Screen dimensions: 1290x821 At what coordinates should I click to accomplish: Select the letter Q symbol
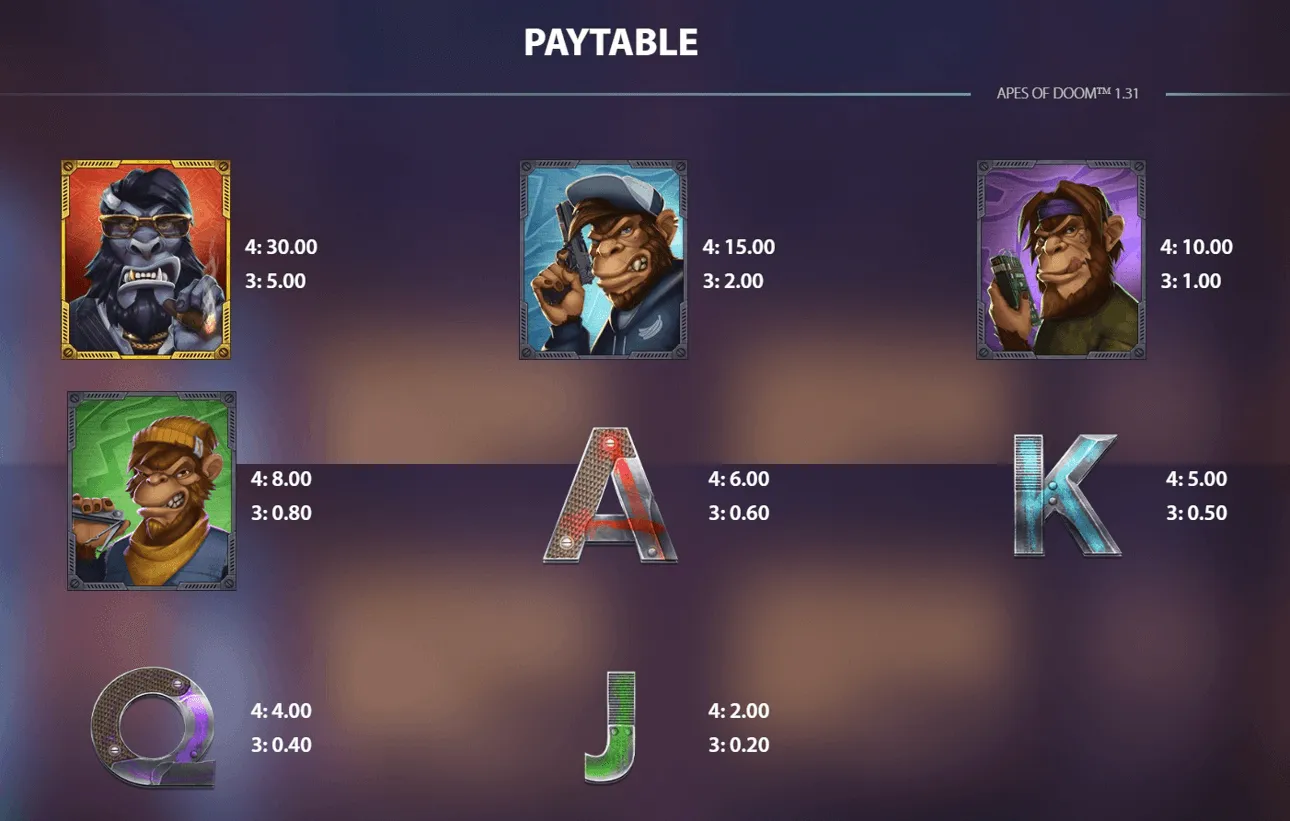coord(152,728)
